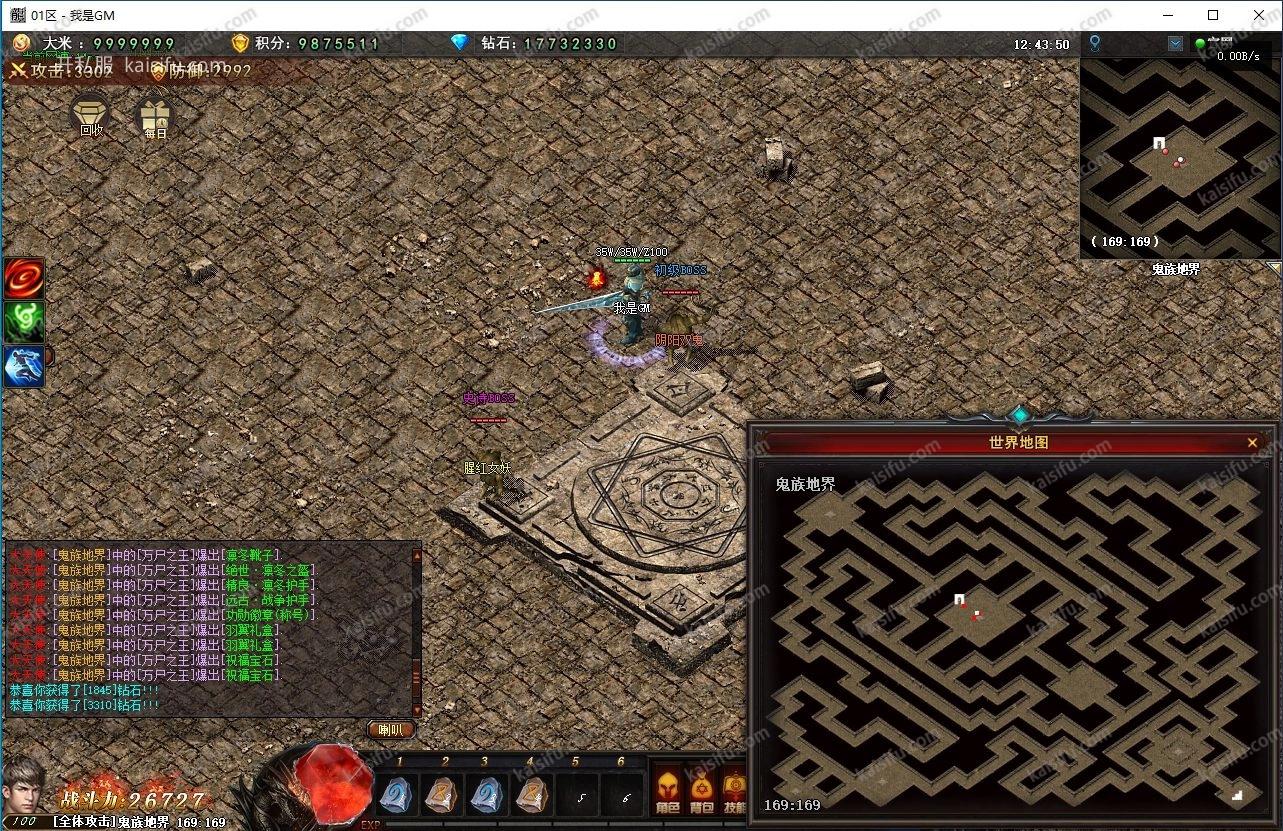The height and width of the screenshot is (831, 1283).
Task: Open the 技能 skills menu
Action: click(735, 790)
